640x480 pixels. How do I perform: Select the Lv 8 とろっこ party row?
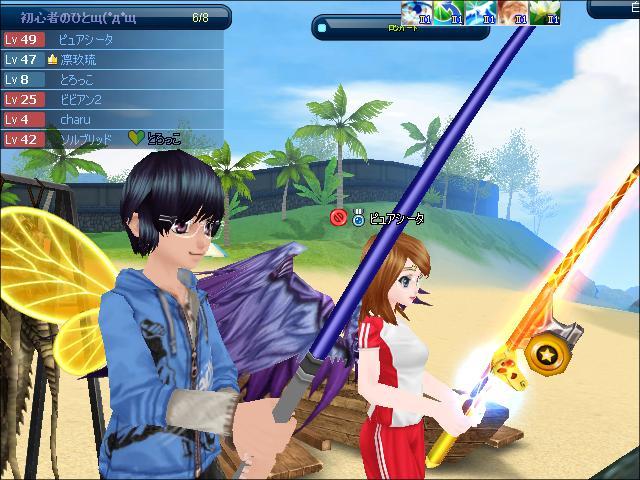(110, 80)
